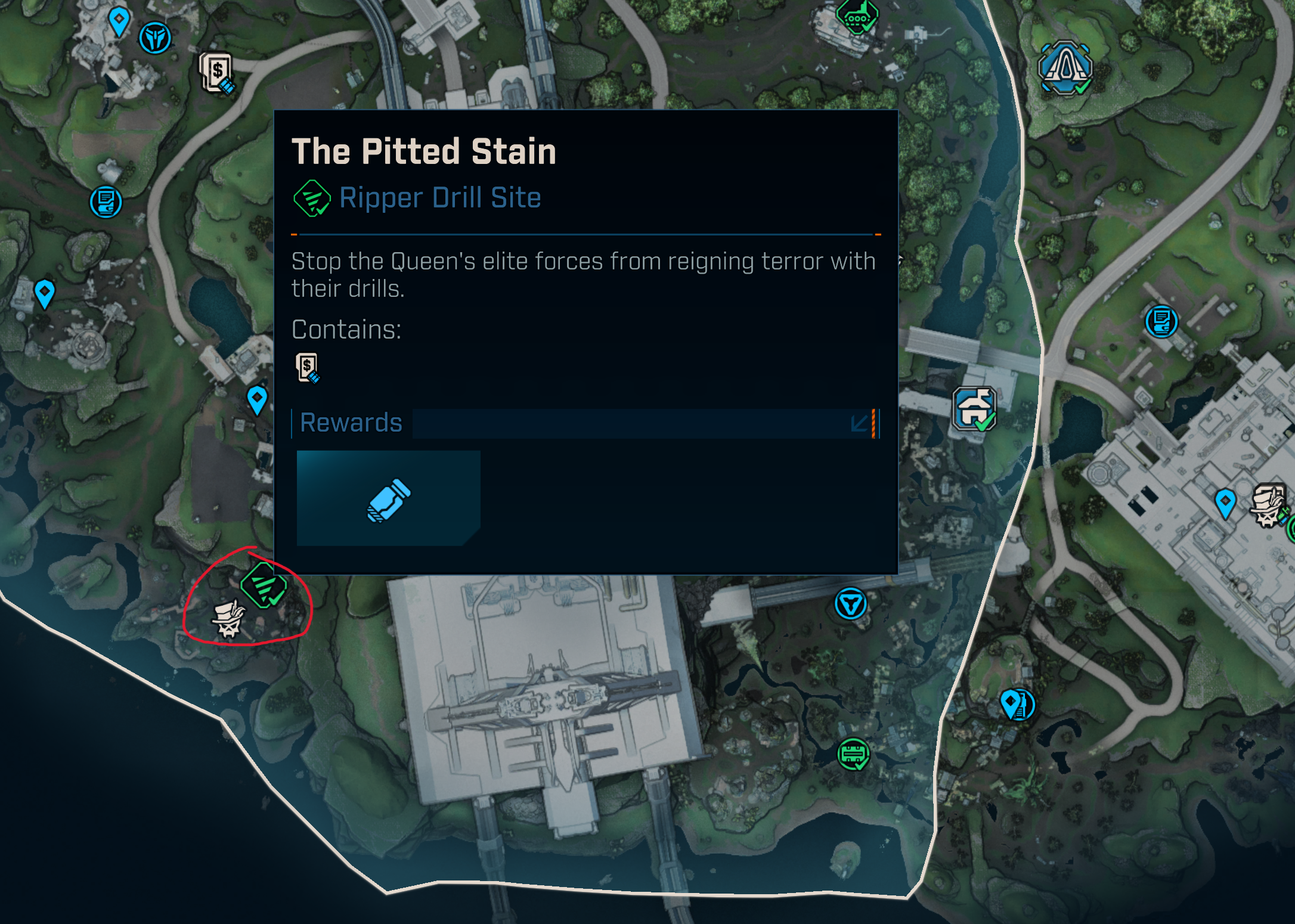Open the blue helmet mask map marker
The height and width of the screenshot is (924, 1295).
pyautogui.click(x=155, y=38)
